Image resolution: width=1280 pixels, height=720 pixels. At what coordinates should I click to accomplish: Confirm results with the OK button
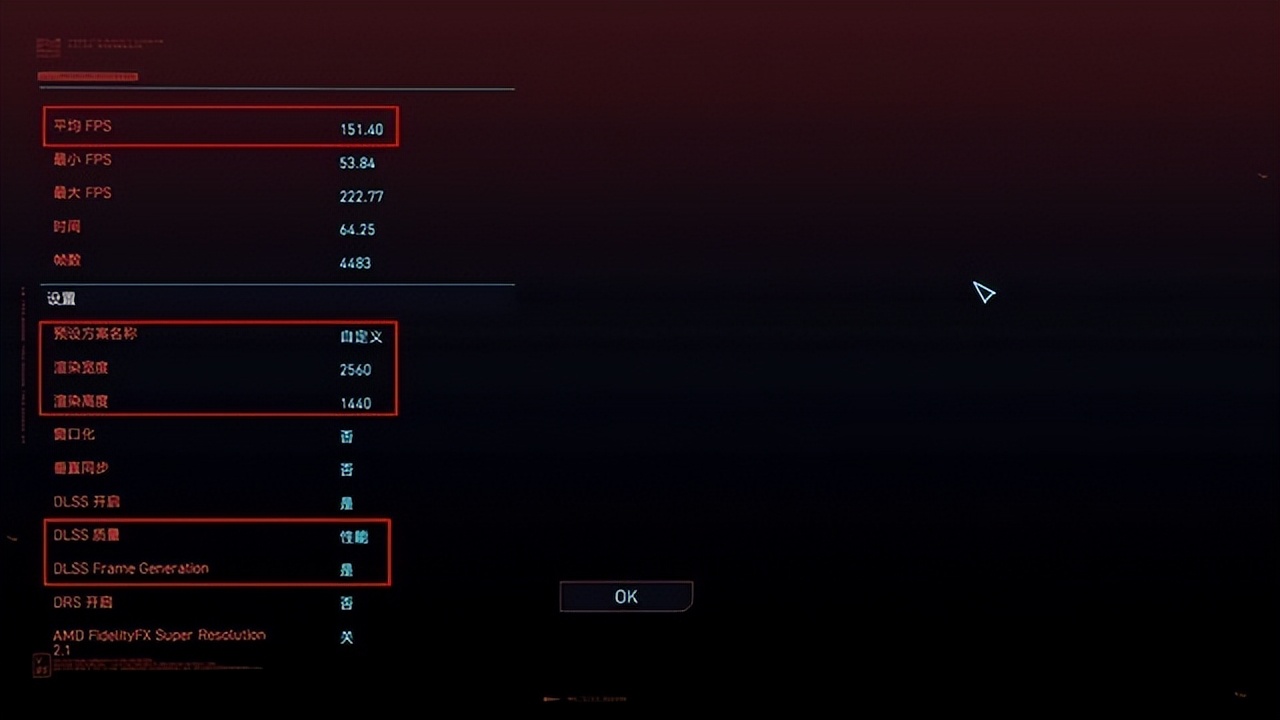coord(626,596)
